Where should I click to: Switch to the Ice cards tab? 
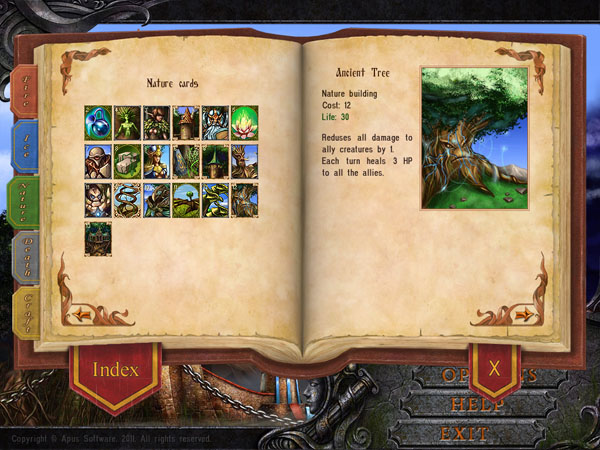pos(21,146)
